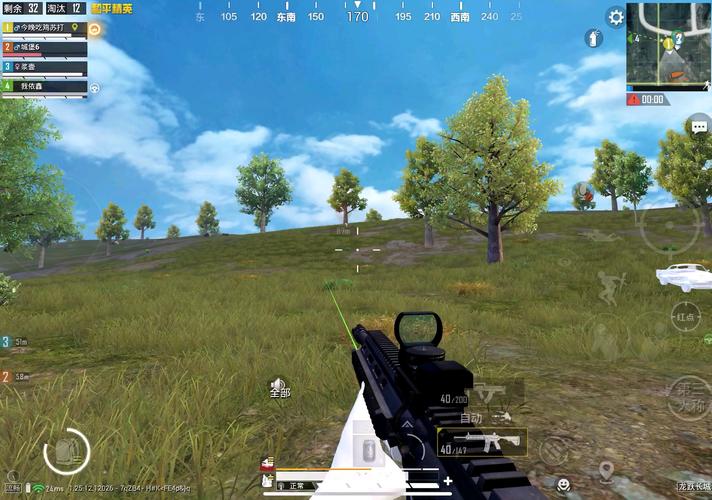Open the settings gear
712x500 pixels.
coord(616,17)
